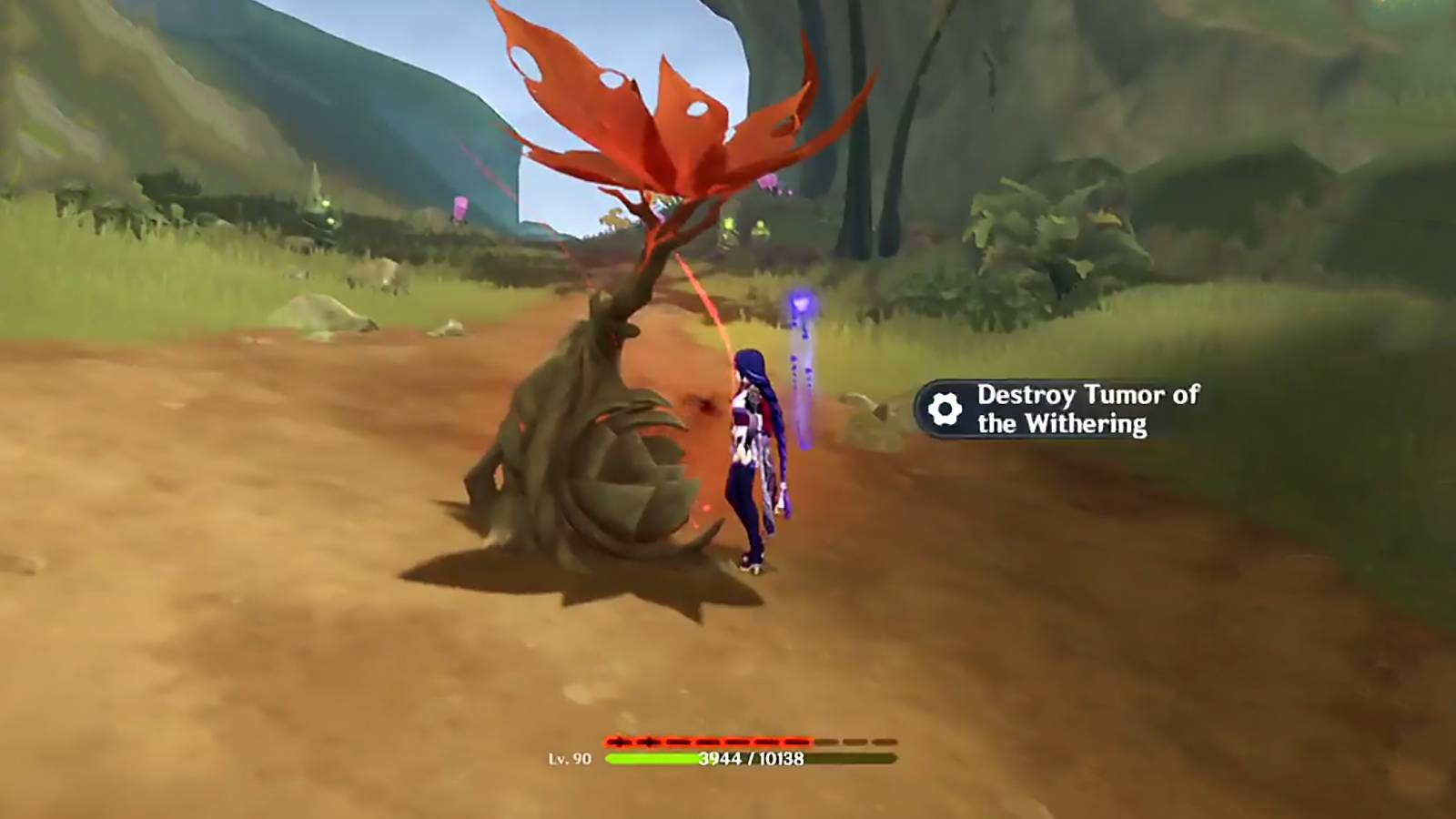Click the red segmented corruption gauge

click(728, 740)
